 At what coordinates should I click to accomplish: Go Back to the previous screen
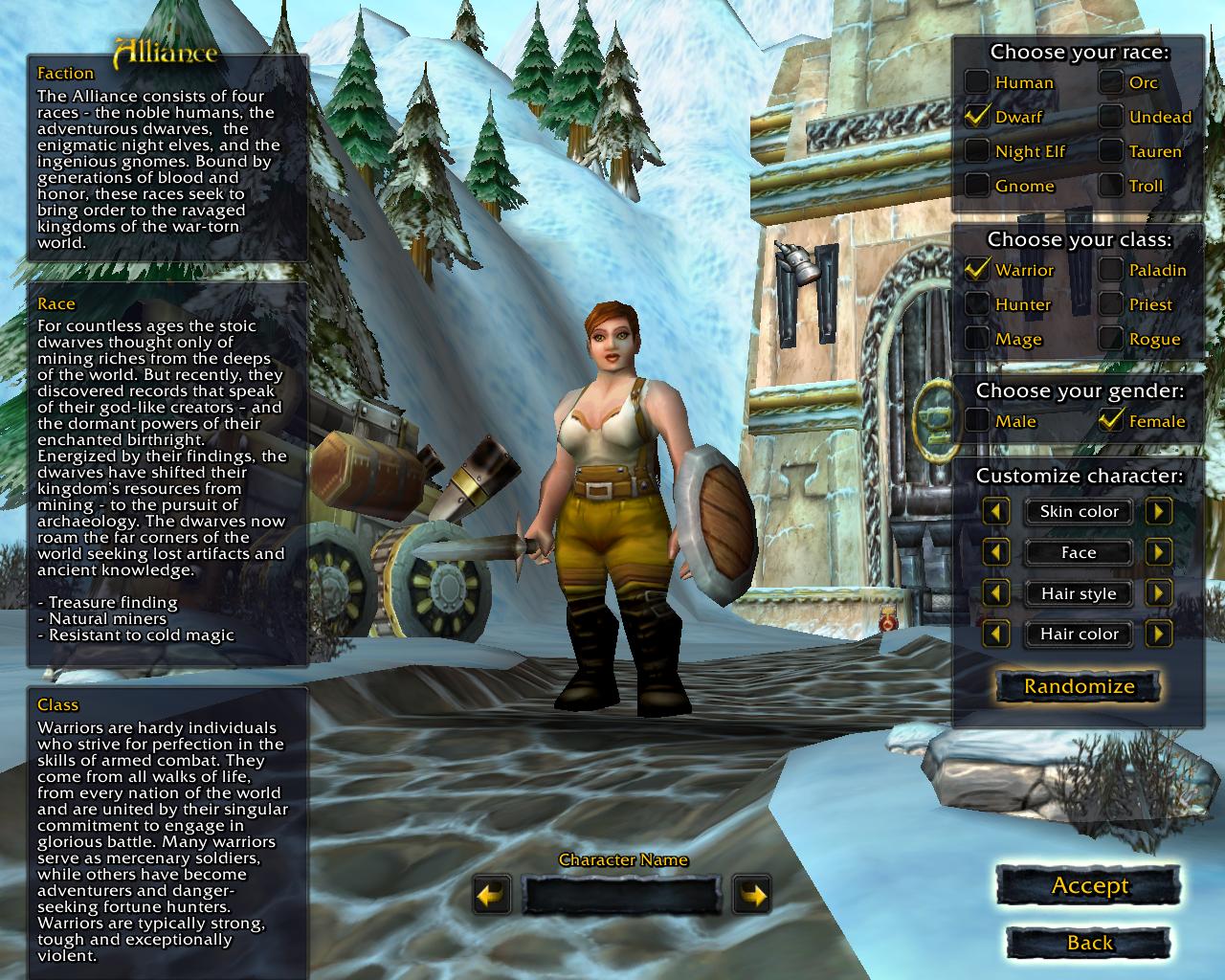[1089, 944]
